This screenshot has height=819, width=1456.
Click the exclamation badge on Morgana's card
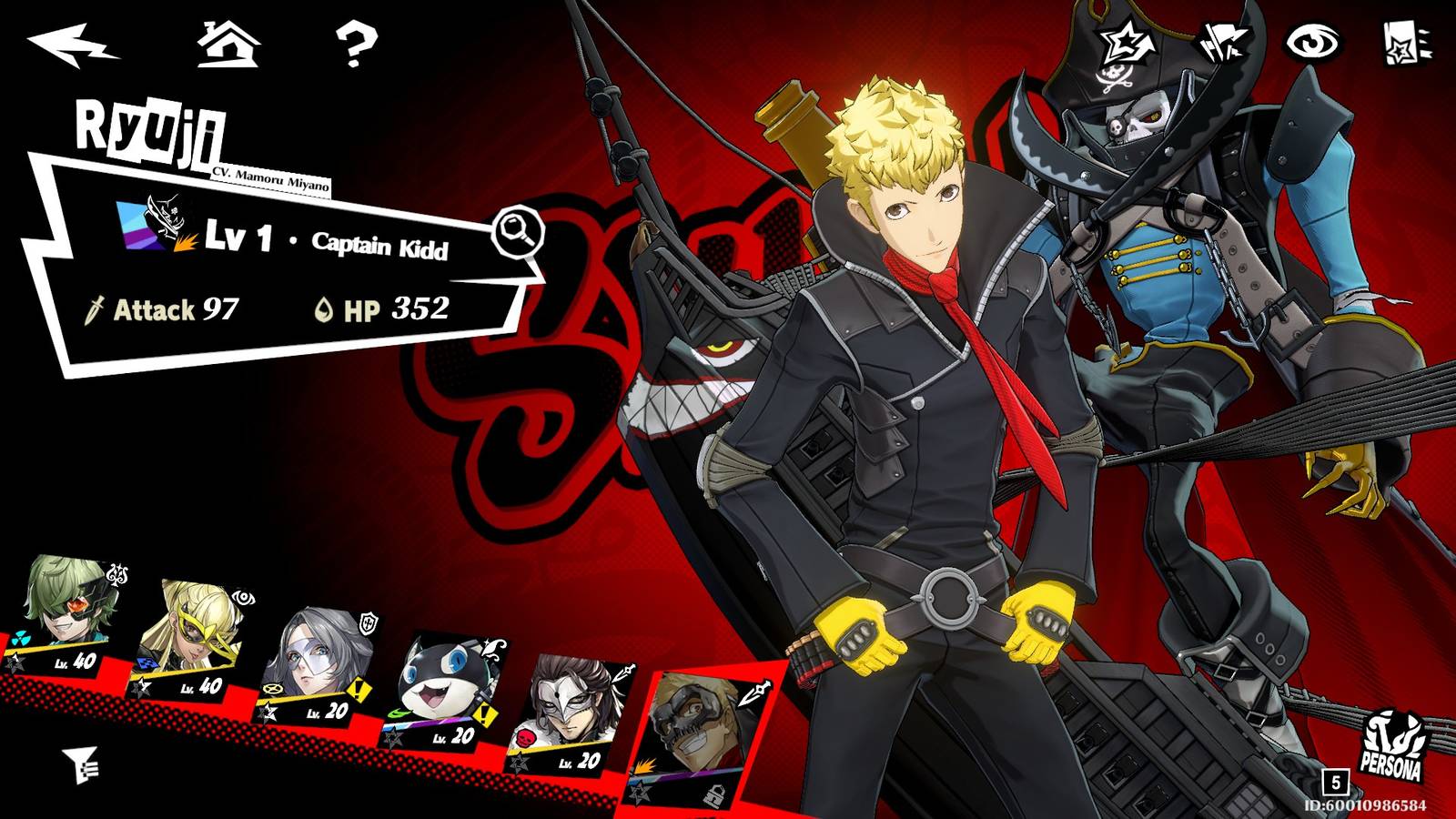click(x=483, y=713)
